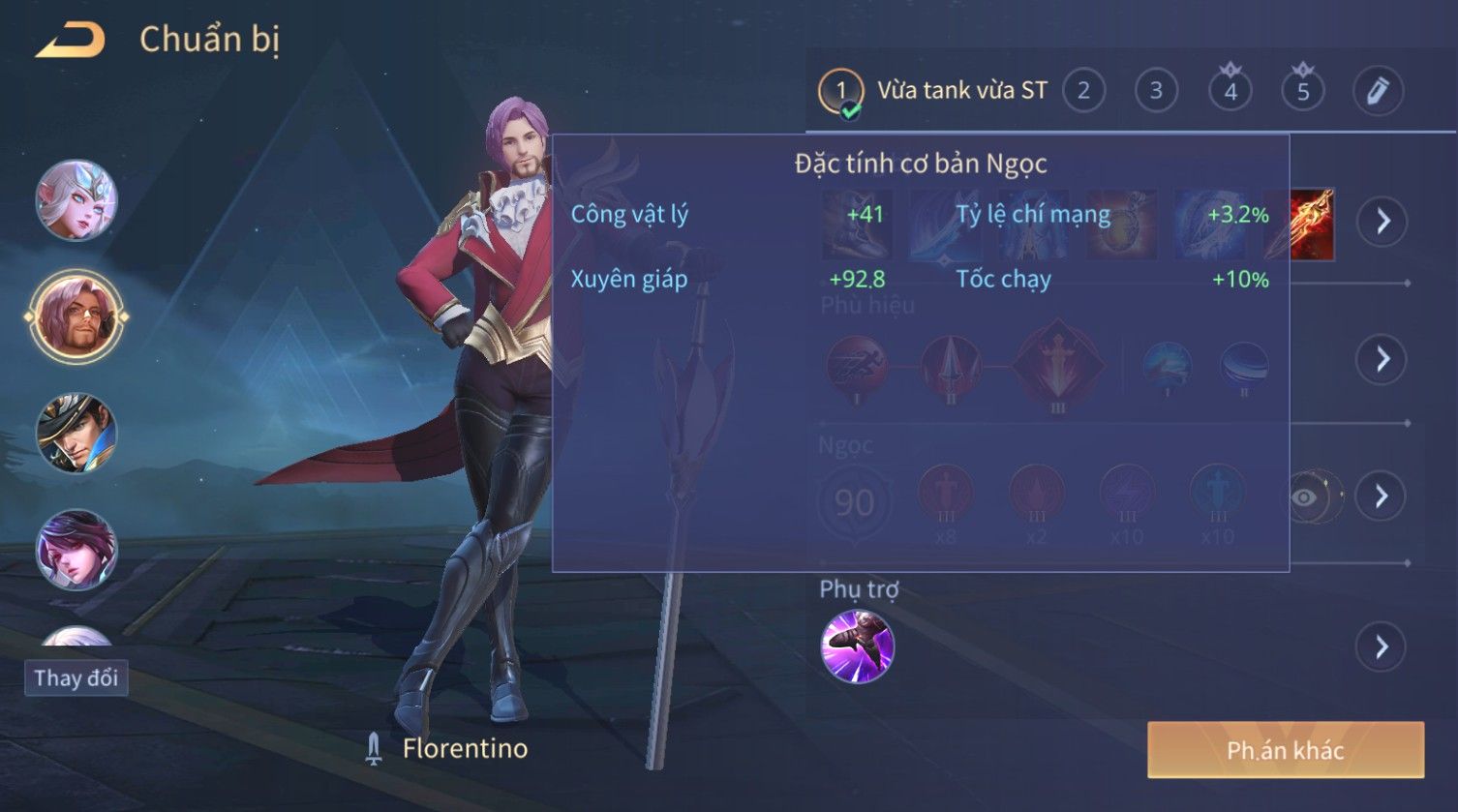Select the purple-haired hero portrait
The height and width of the screenshot is (812, 1458).
[x=76, y=549]
